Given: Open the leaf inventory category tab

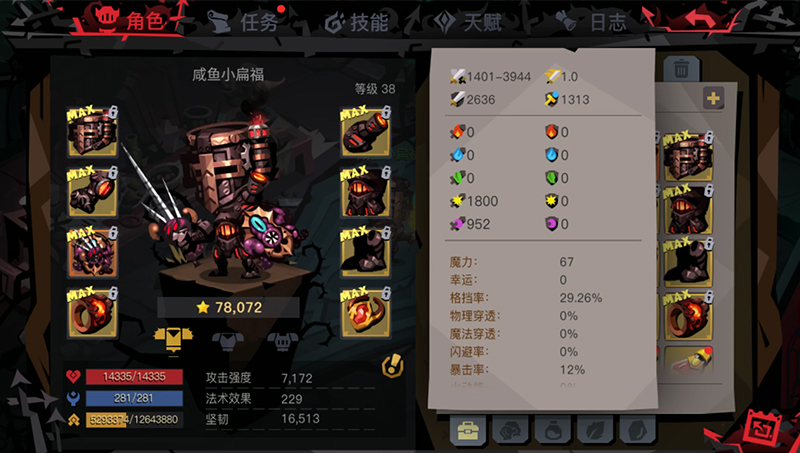Looking at the screenshot, I should (x=594, y=430).
